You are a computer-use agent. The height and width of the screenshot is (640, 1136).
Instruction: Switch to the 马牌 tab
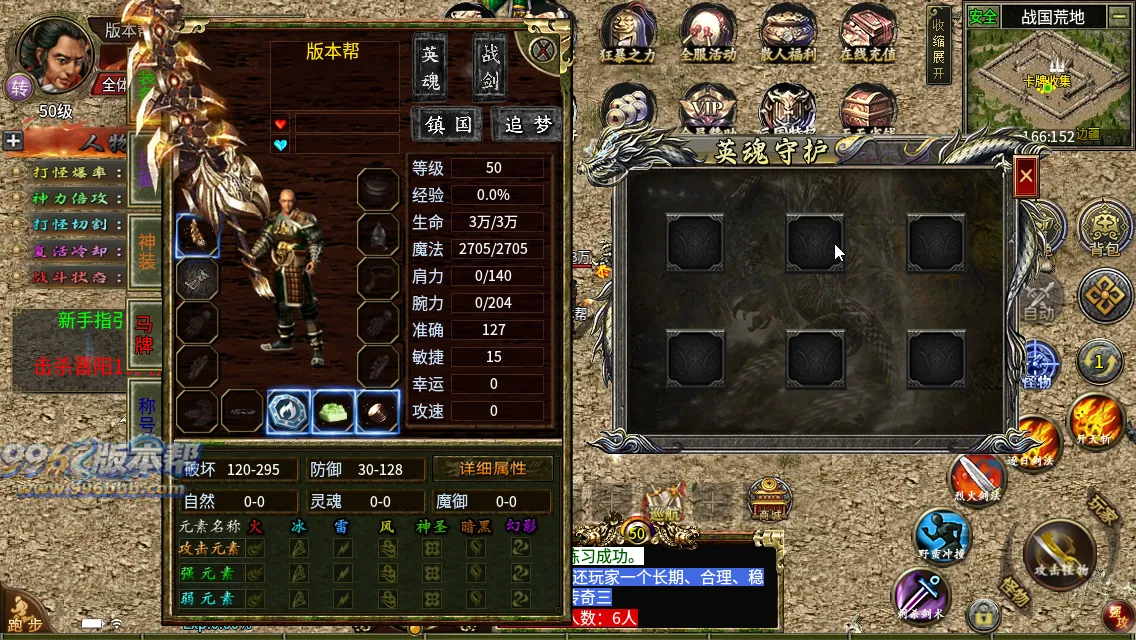click(146, 335)
